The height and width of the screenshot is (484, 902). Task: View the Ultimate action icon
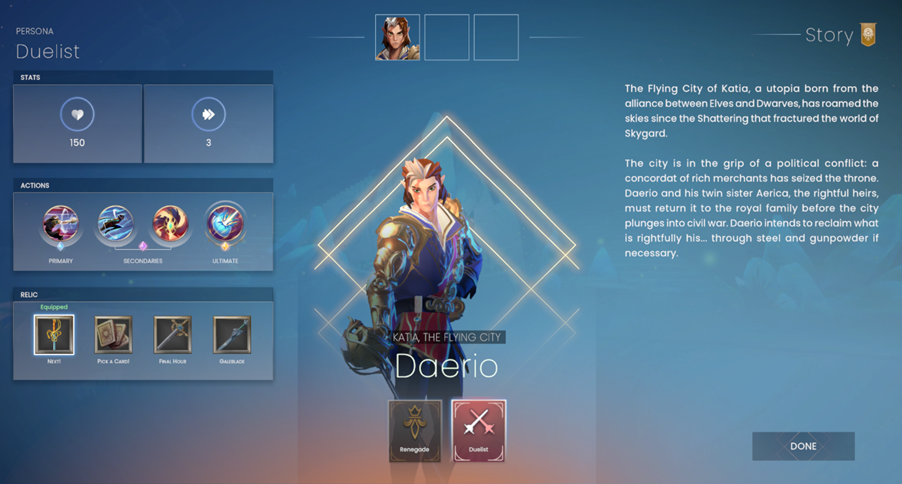point(225,226)
